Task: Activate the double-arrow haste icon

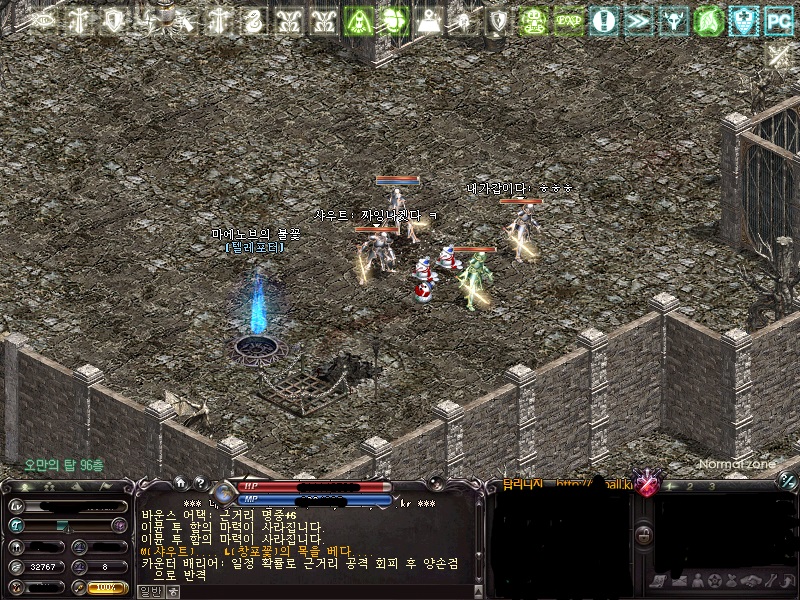Action: tap(637, 19)
